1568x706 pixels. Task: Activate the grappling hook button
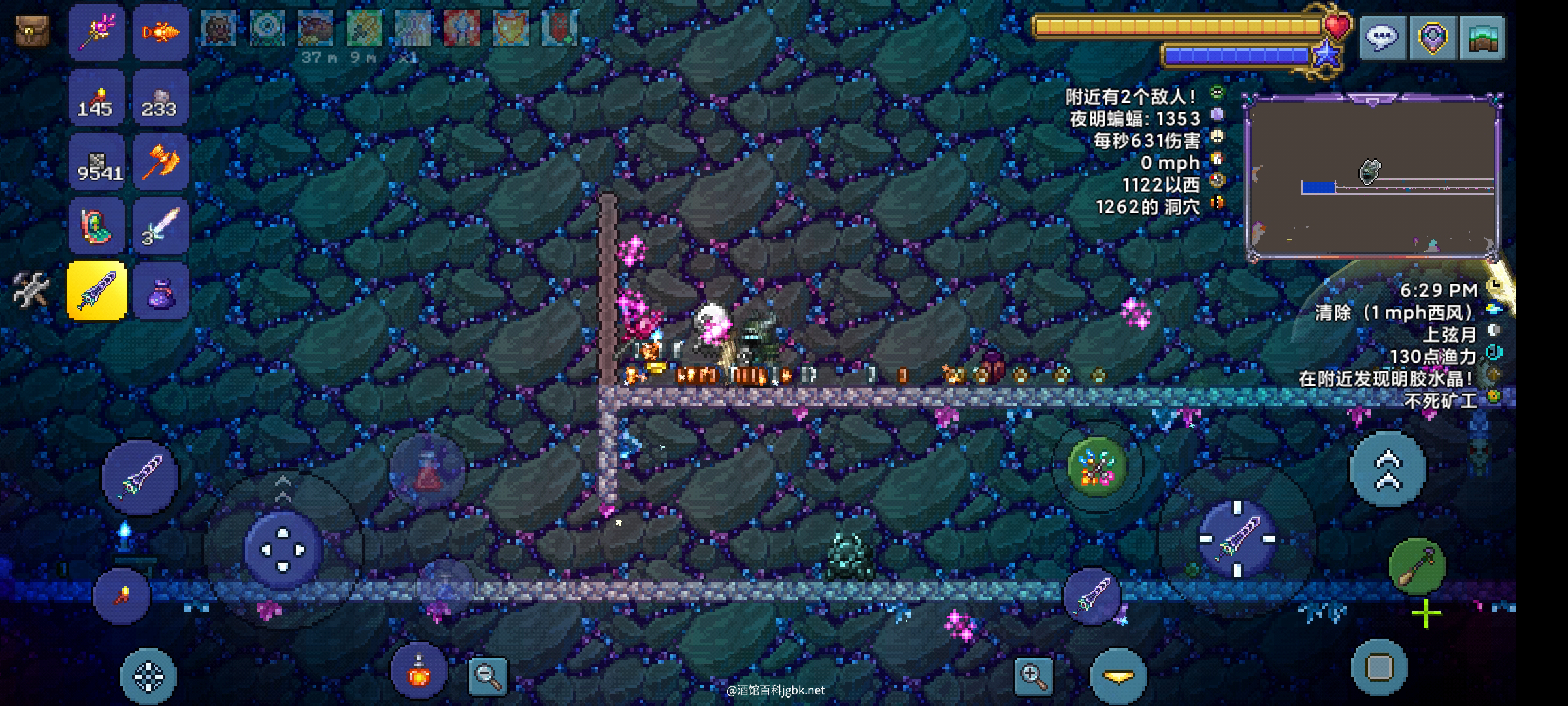tap(1416, 566)
